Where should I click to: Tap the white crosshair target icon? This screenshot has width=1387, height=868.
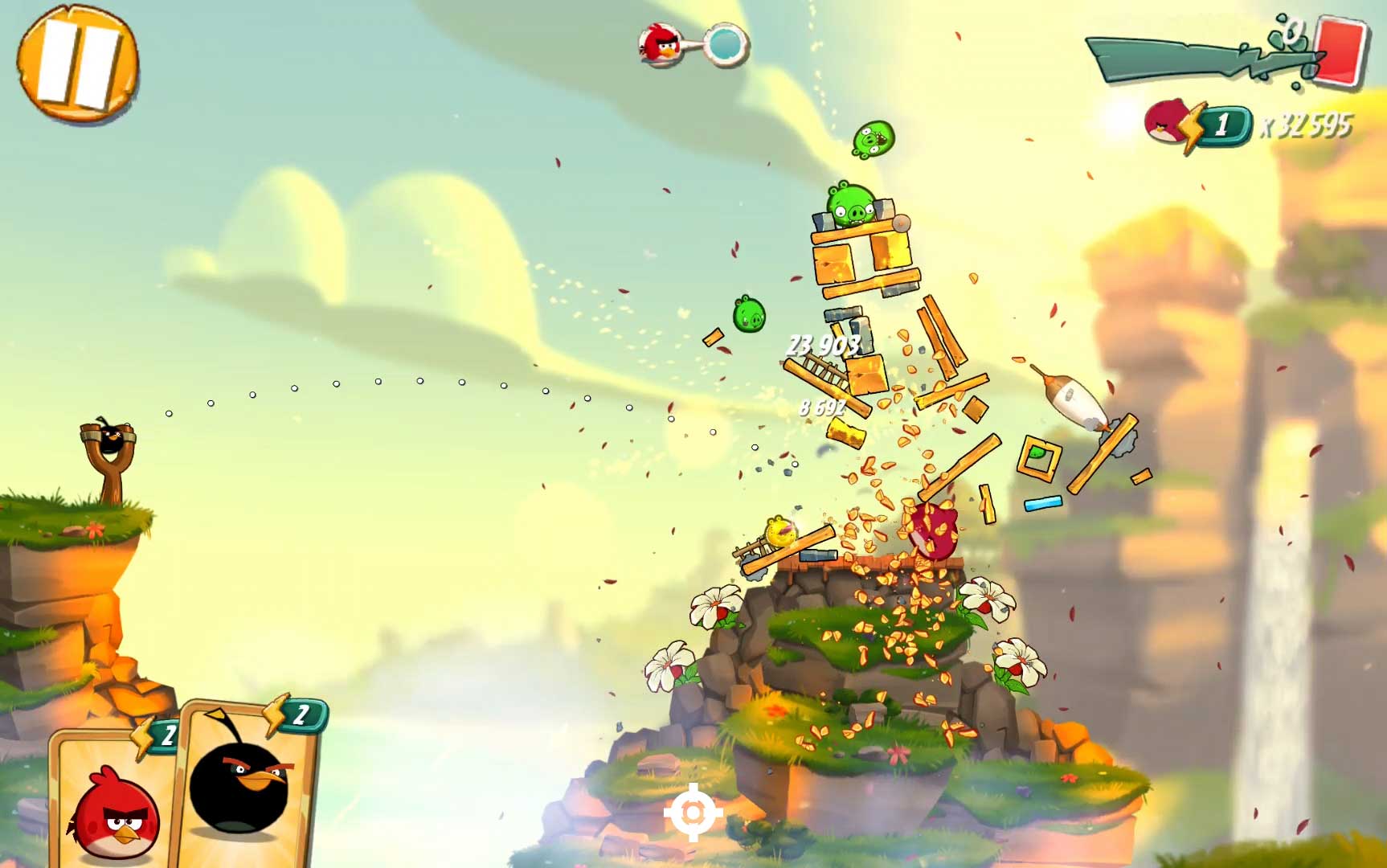(x=693, y=813)
